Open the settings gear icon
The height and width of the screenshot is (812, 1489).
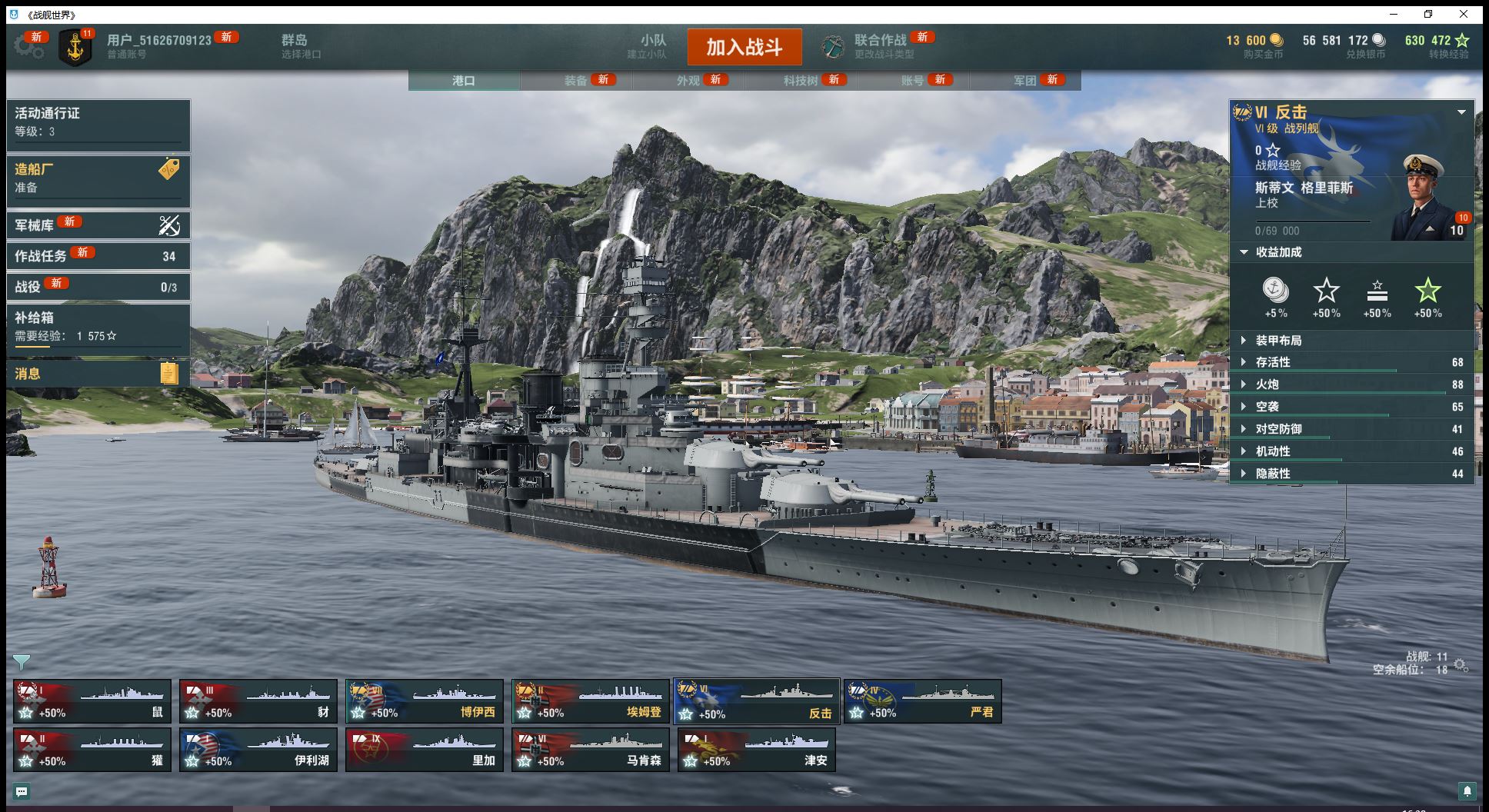coord(29,46)
